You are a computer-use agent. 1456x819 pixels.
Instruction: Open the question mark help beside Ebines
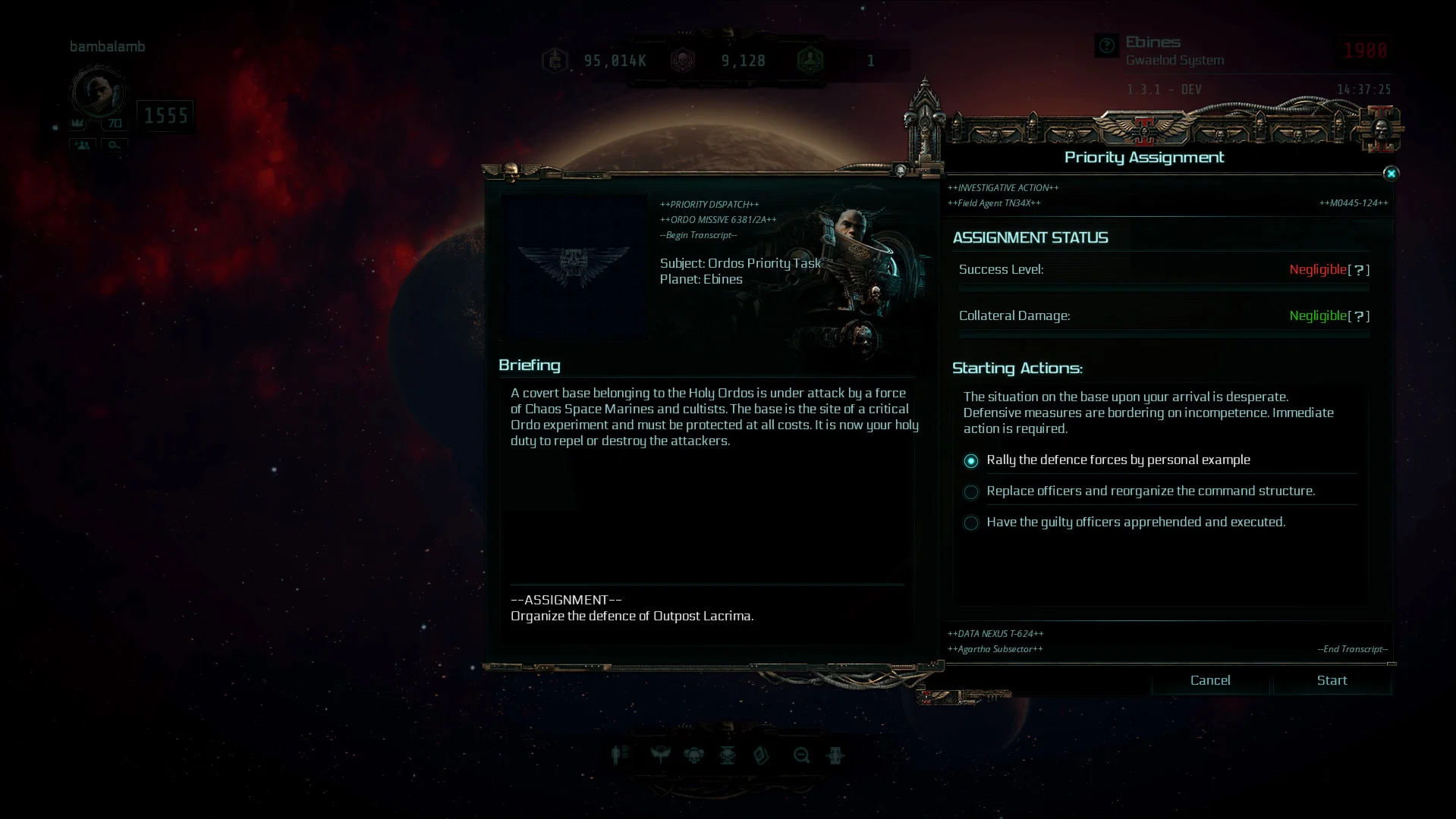pyautogui.click(x=1107, y=45)
